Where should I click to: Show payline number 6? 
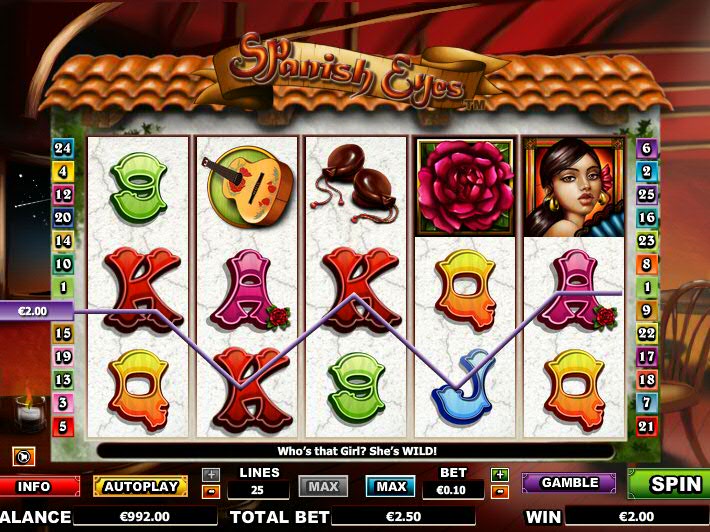click(647, 148)
